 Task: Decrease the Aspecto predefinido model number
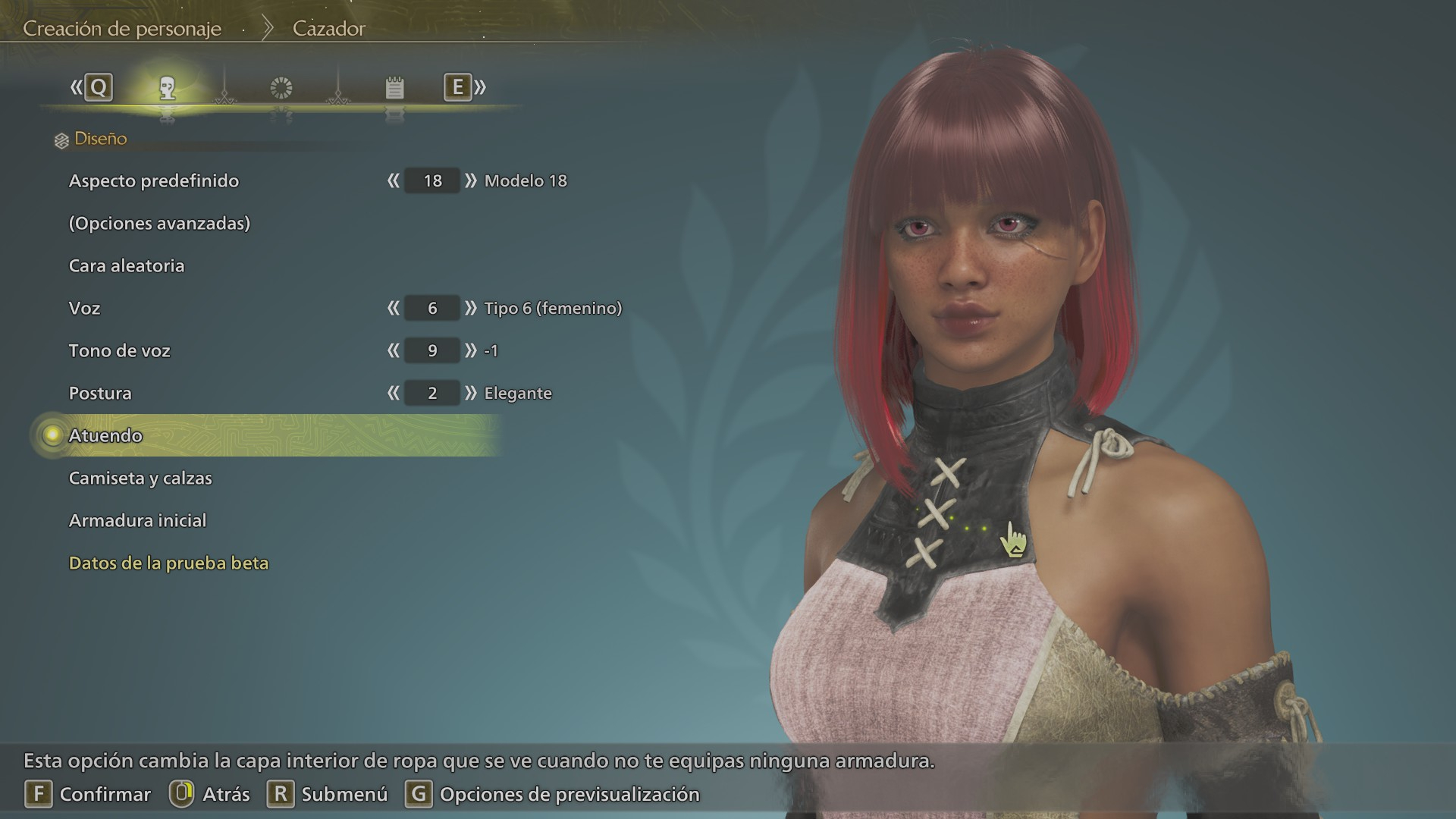393,180
